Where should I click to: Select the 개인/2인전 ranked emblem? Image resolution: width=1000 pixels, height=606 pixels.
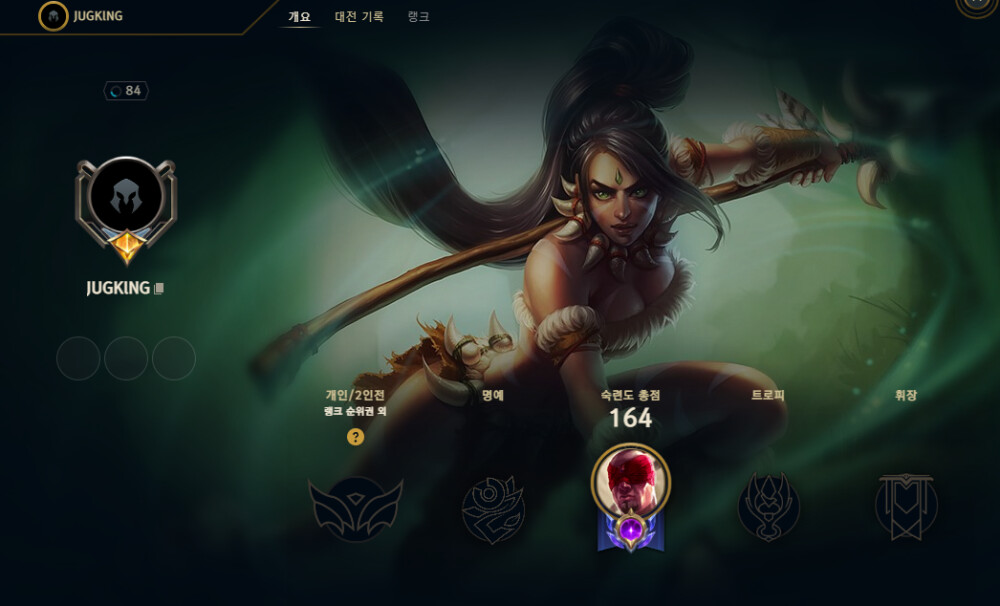355,508
